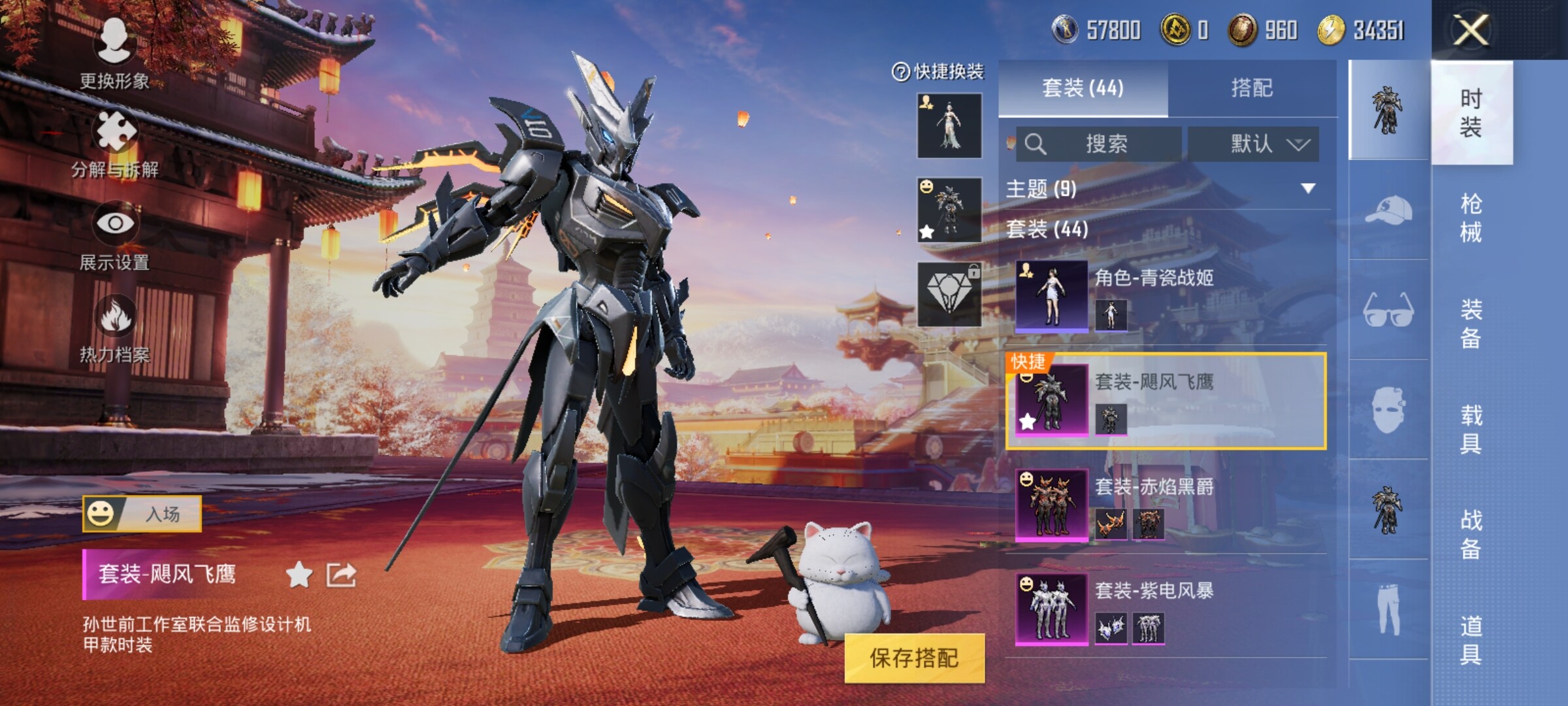Click the 入场 entrance emote button

coord(142,514)
